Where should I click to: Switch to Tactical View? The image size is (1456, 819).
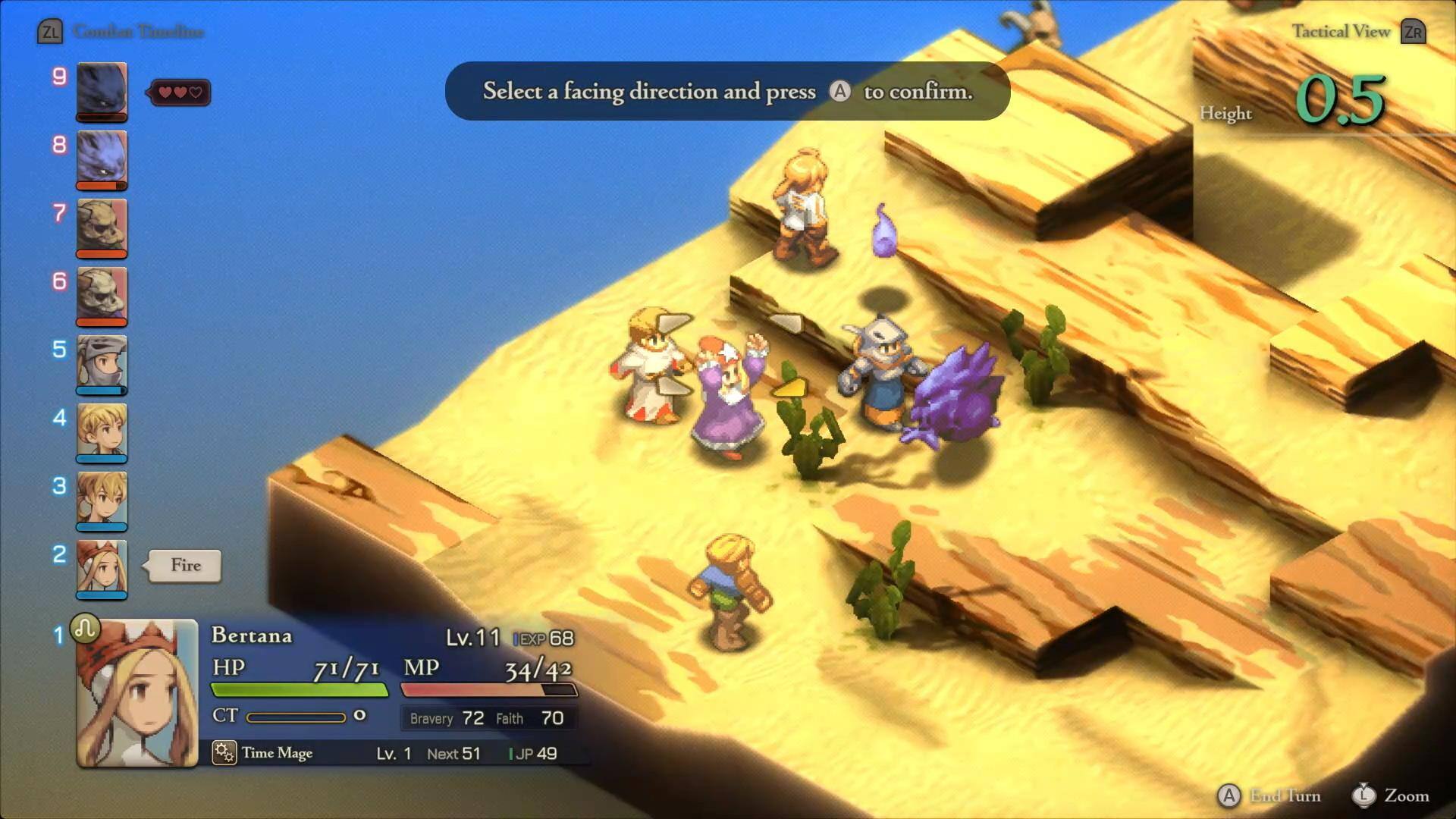(1357, 32)
